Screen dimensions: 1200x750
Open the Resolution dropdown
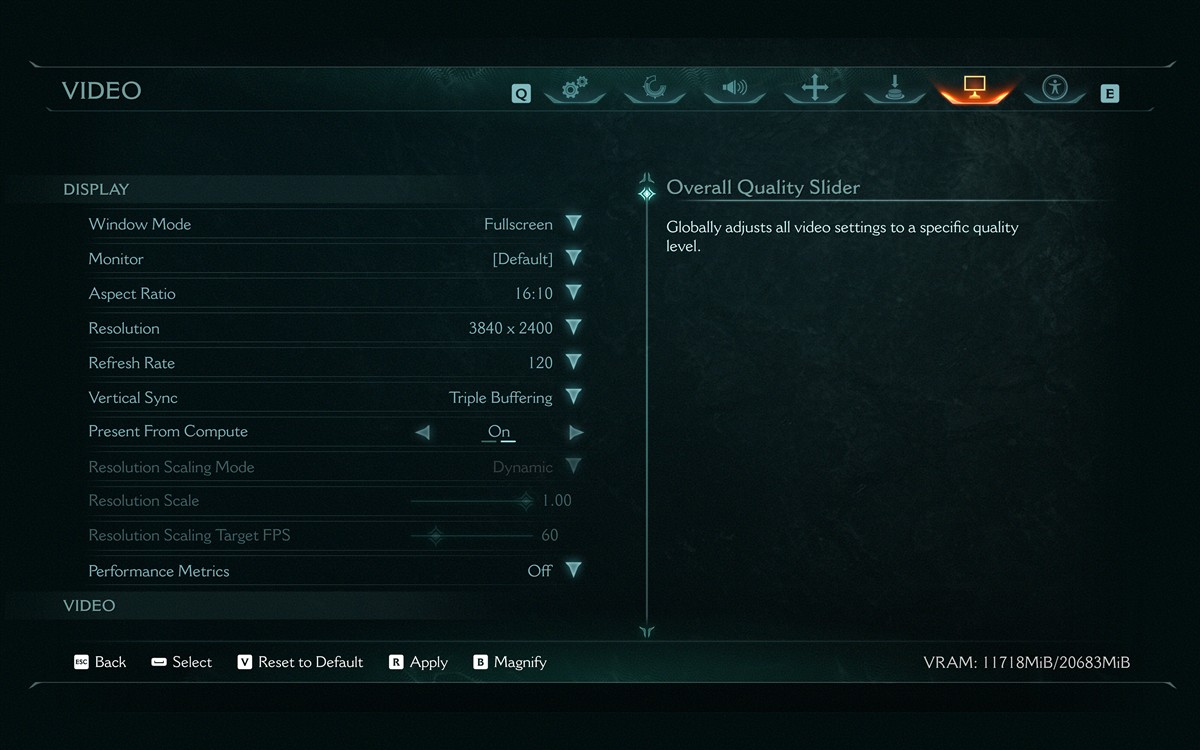click(x=573, y=328)
